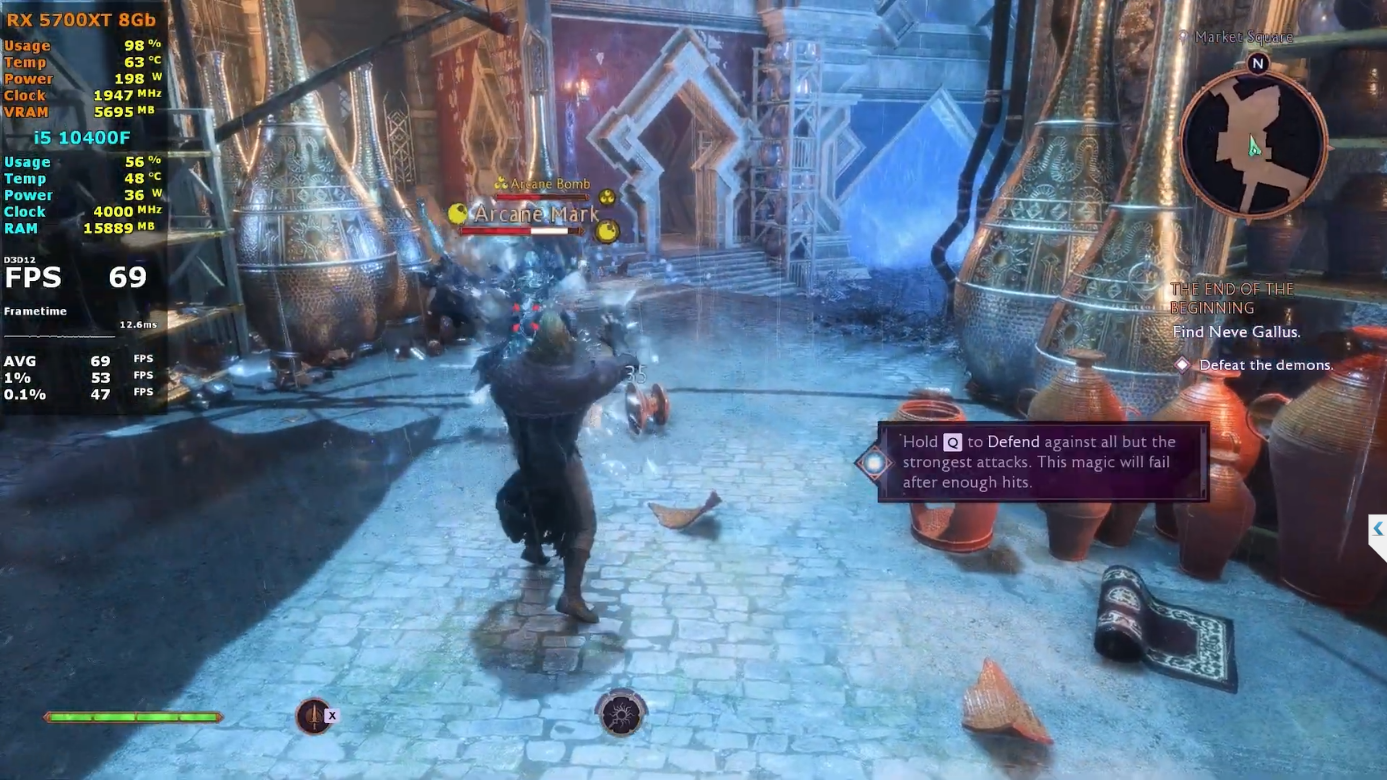Click the Arcane Mark enemy nameplate

536,213
